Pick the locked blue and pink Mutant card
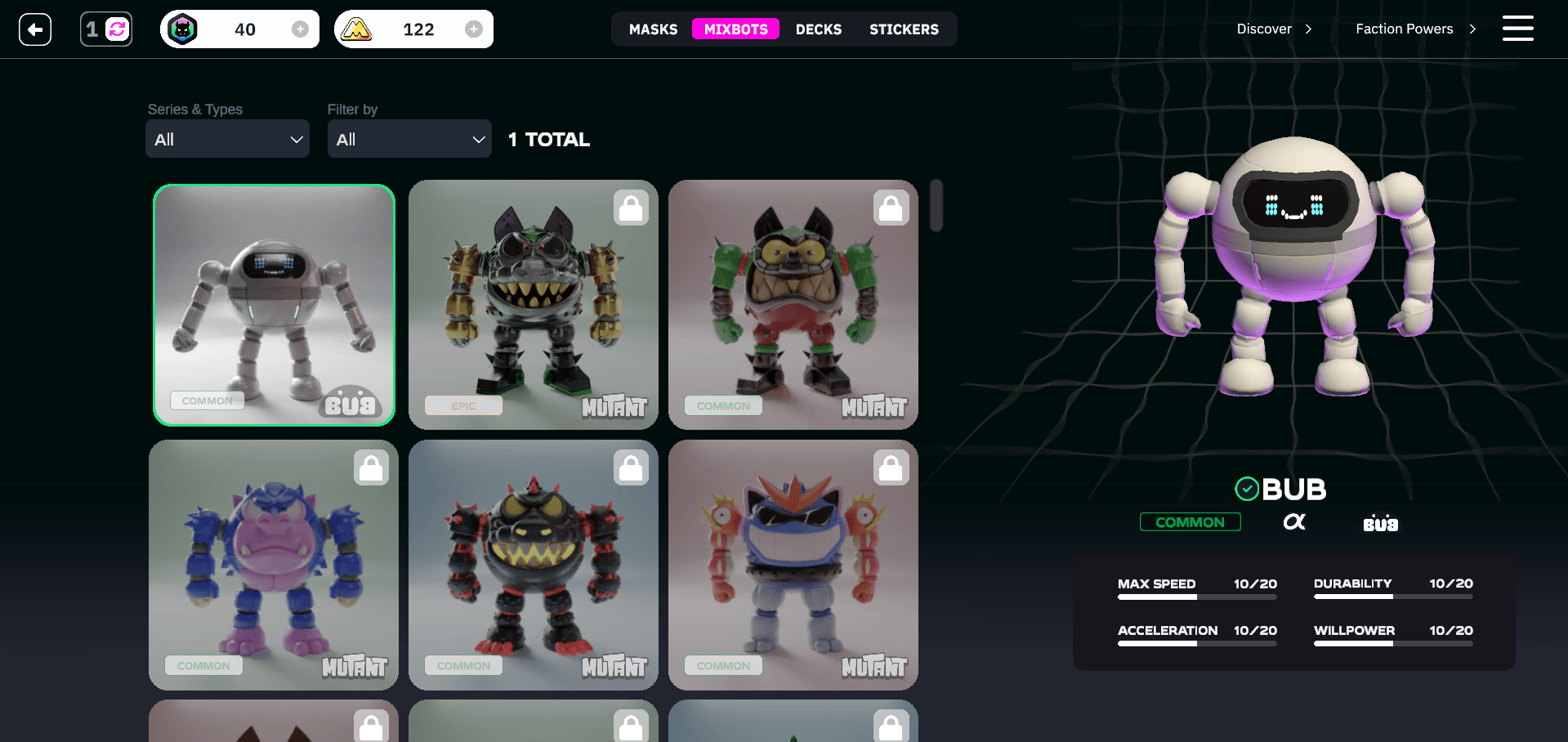 point(274,565)
